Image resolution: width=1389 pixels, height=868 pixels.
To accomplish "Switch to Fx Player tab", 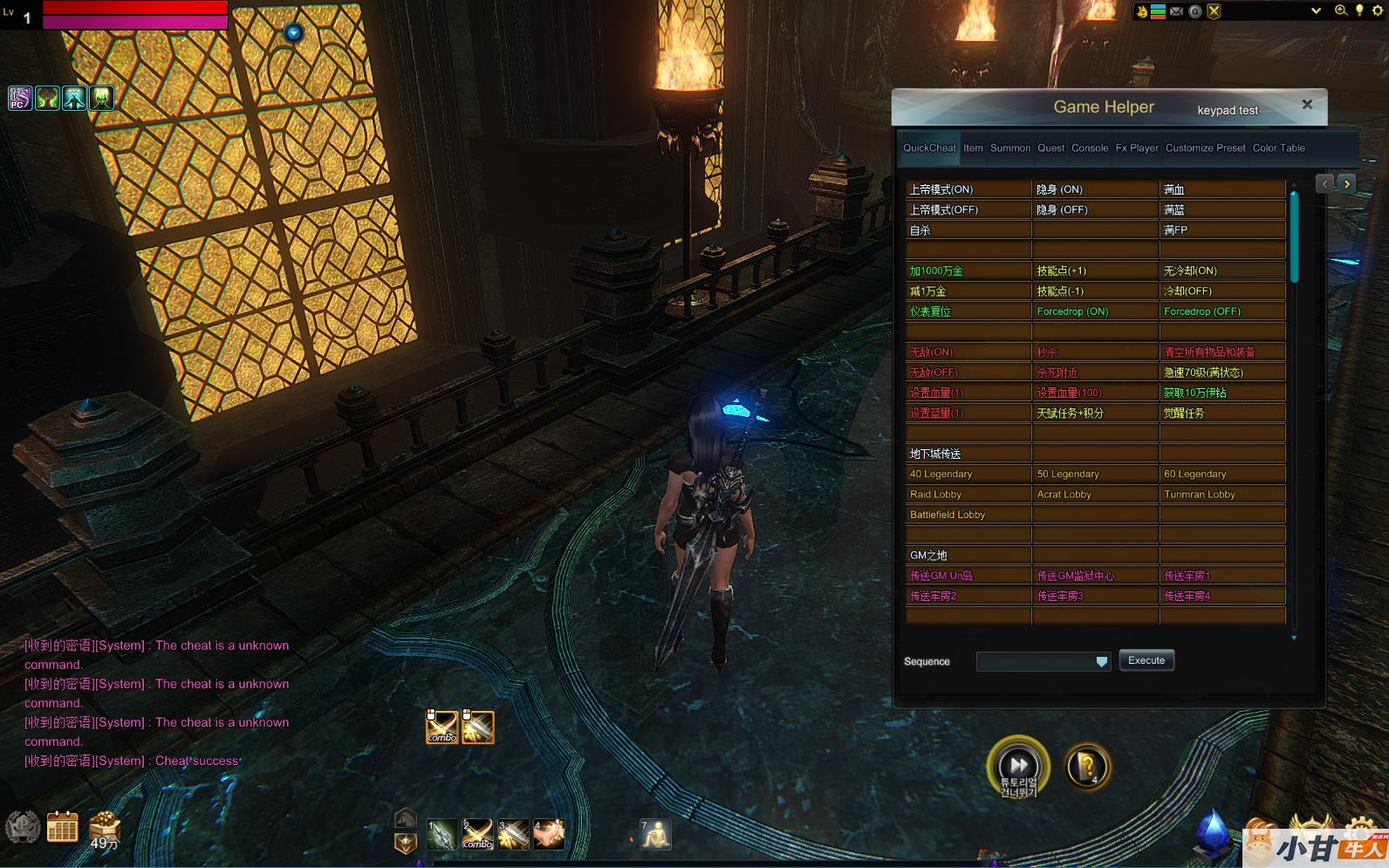I will 1137,148.
